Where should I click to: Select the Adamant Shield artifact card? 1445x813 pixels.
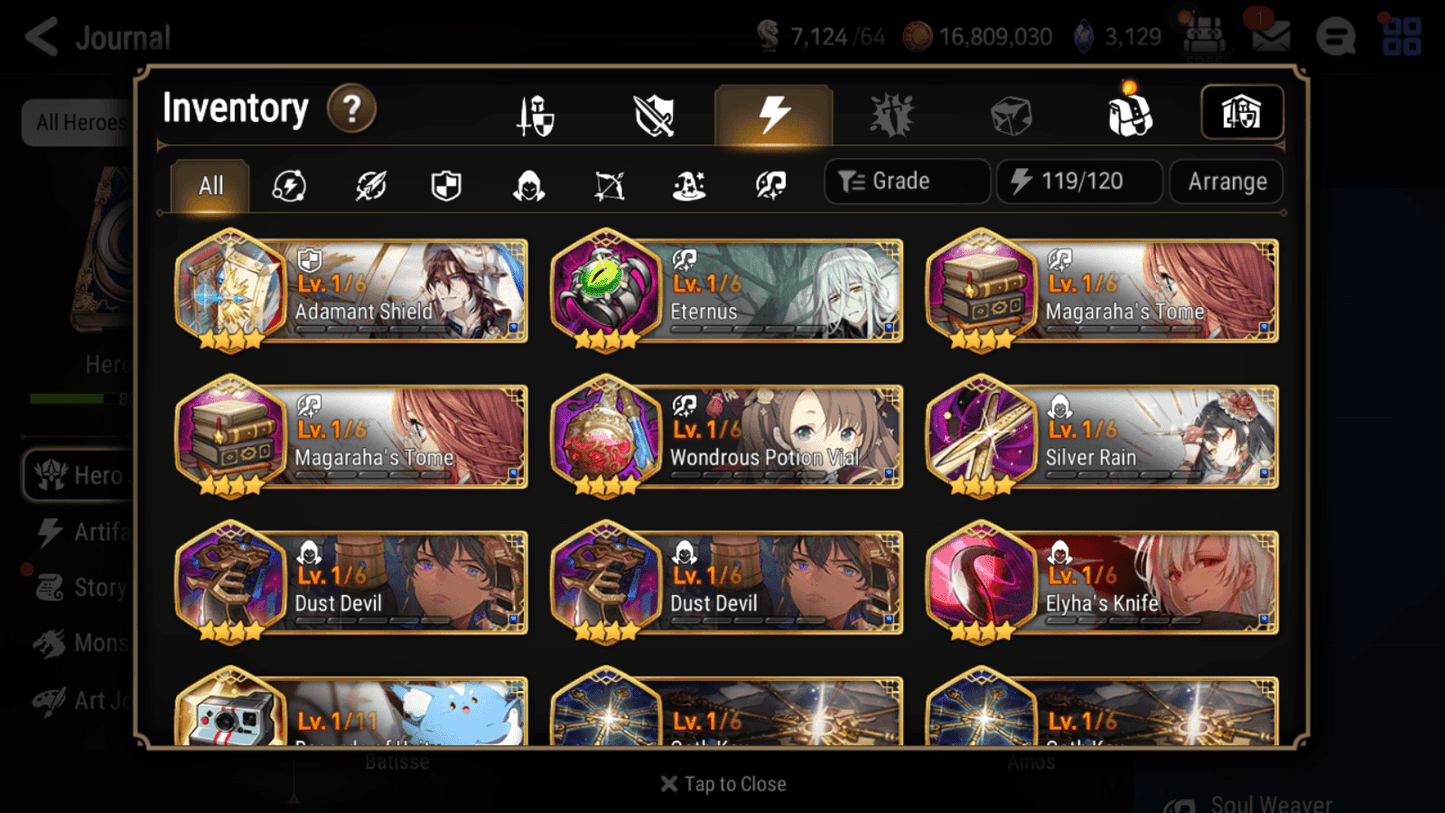point(350,291)
